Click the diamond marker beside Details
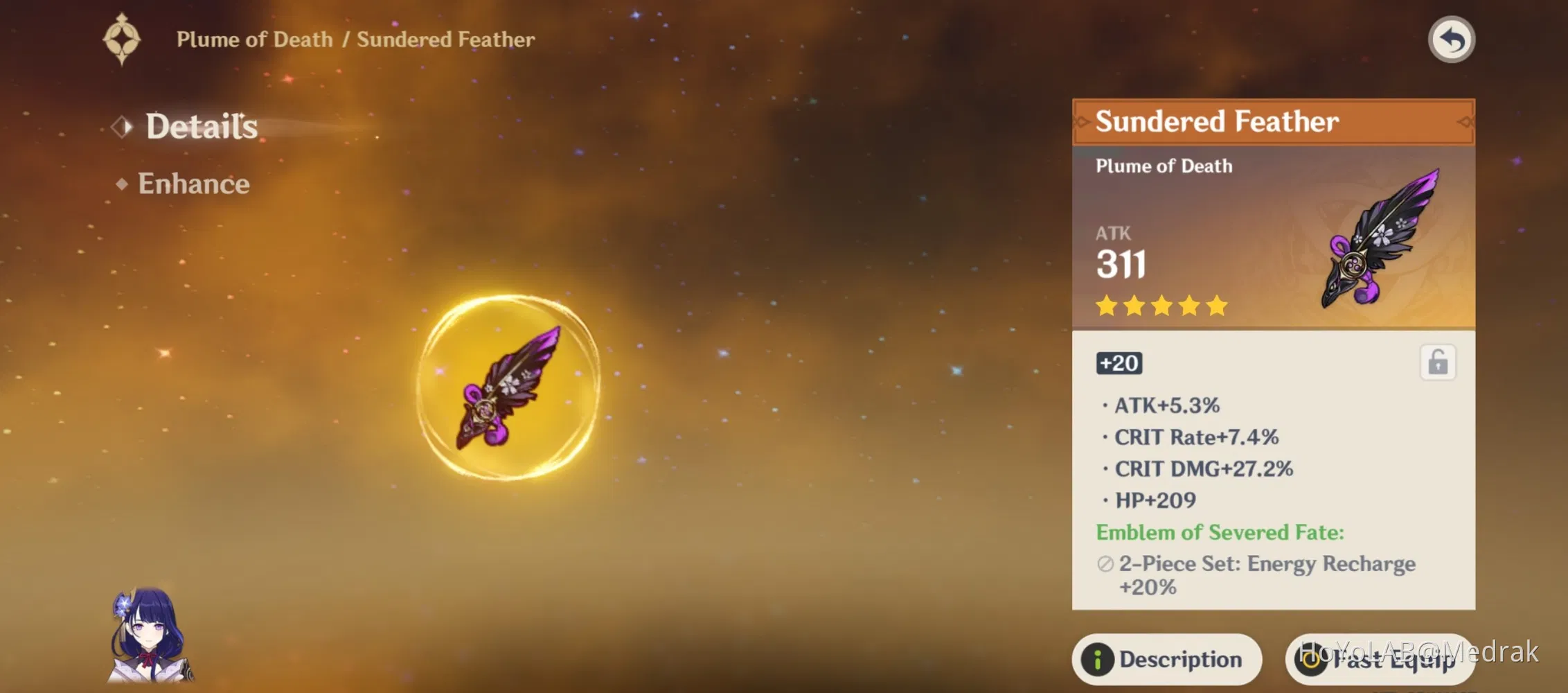Image resolution: width=1568 pixels, height=693 pixels. point(121,126)
